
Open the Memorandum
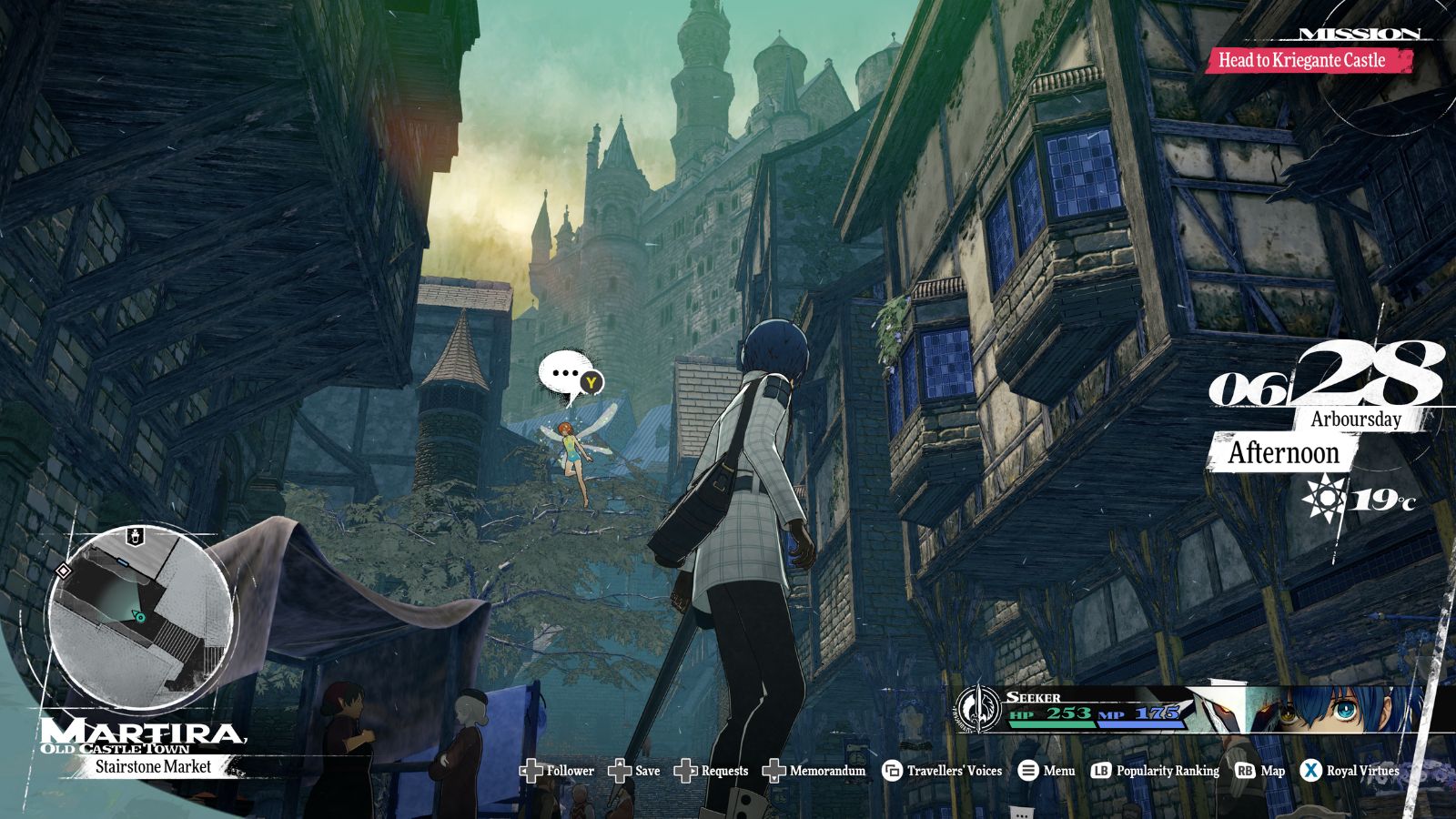(x=814, y=771)
